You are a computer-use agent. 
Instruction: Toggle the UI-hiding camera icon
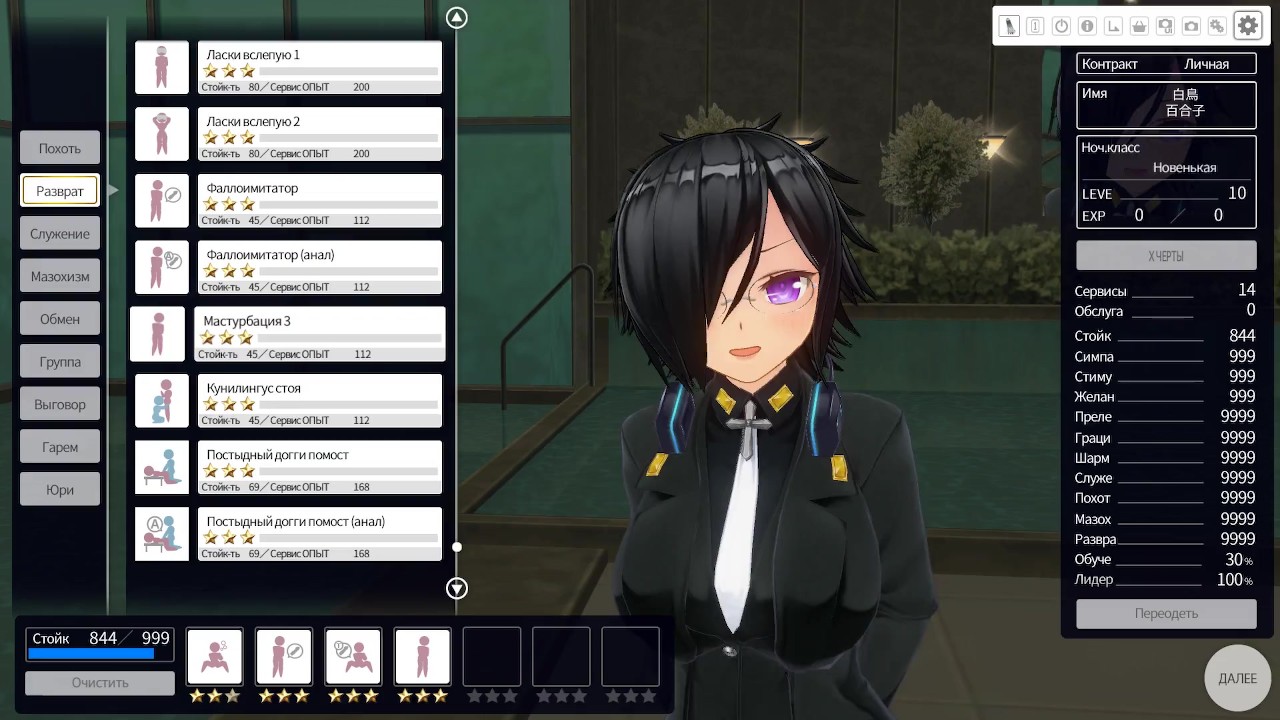tap(1165, 27)
